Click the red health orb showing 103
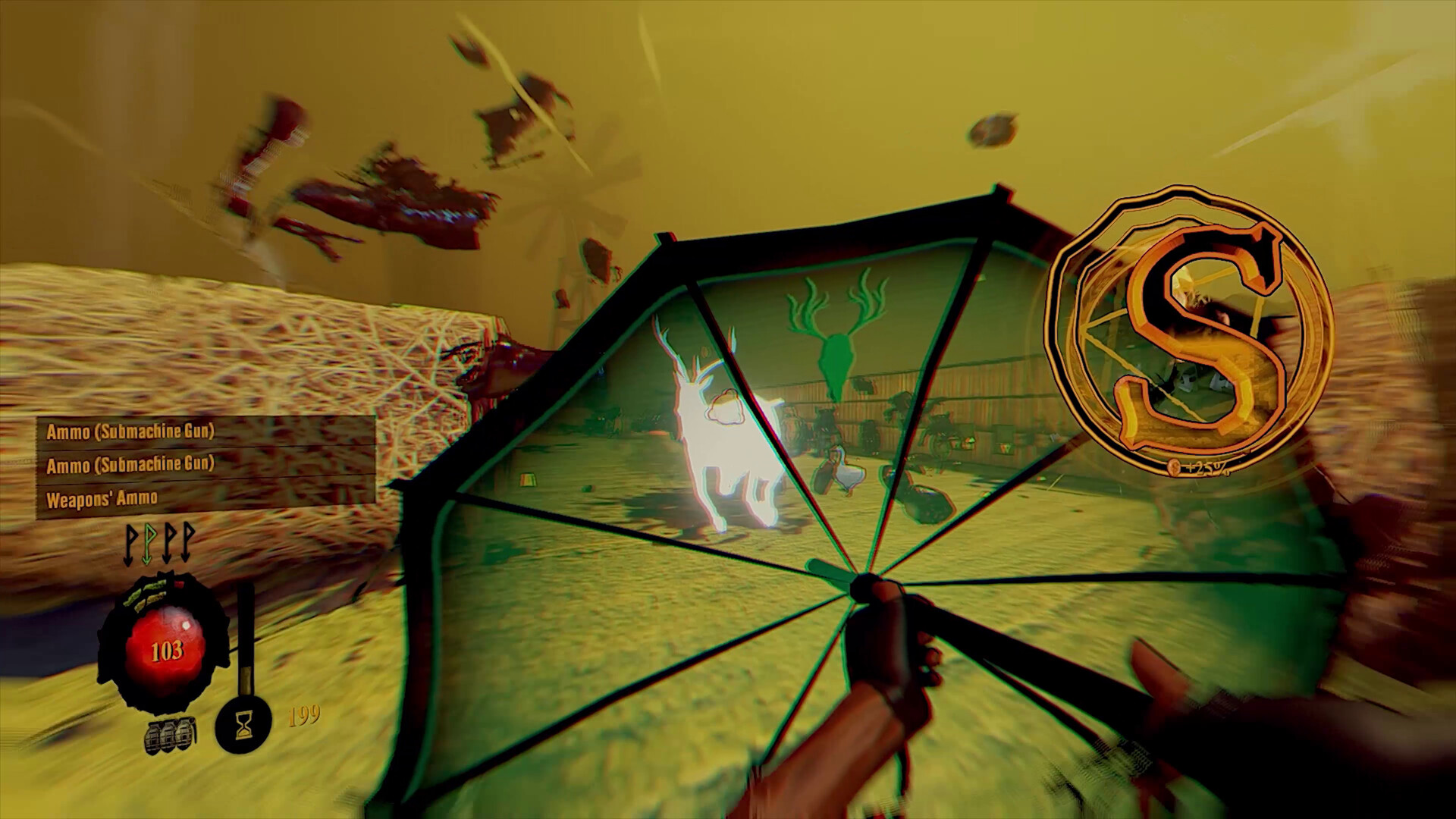The image size is (1456, 819). [168, 648]
